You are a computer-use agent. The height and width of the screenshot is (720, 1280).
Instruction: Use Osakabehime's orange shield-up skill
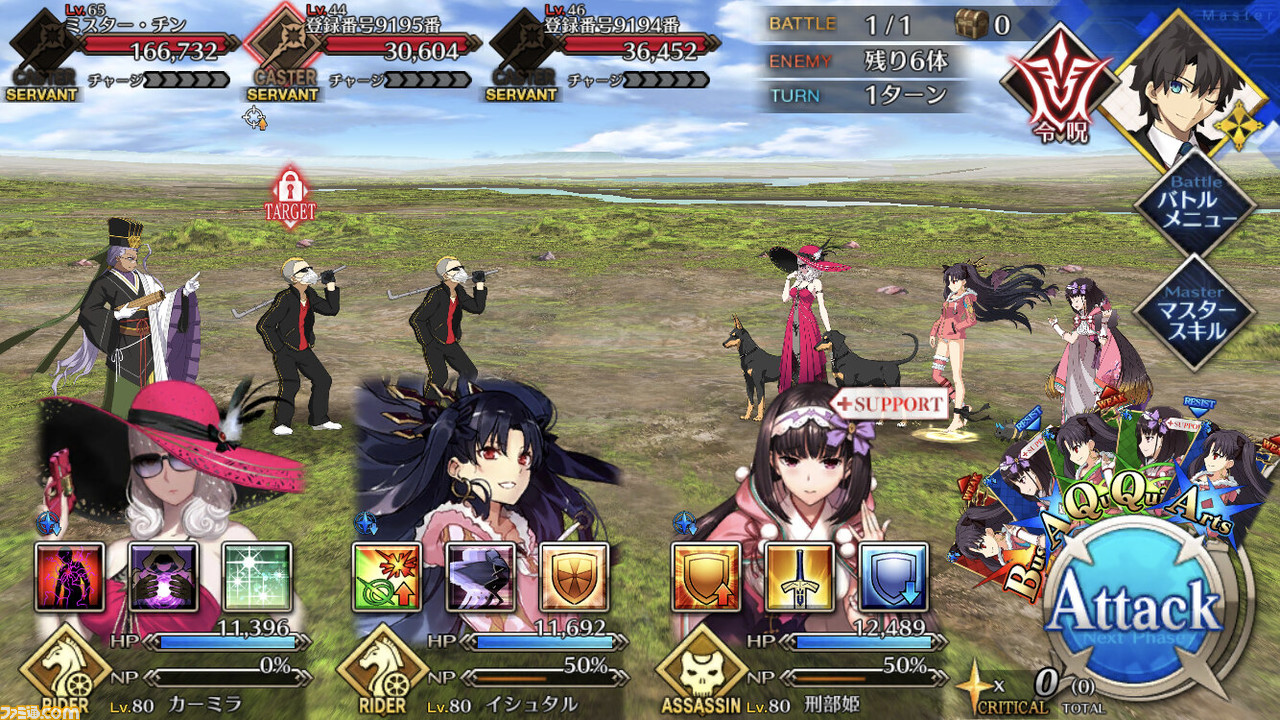[706, 577]
